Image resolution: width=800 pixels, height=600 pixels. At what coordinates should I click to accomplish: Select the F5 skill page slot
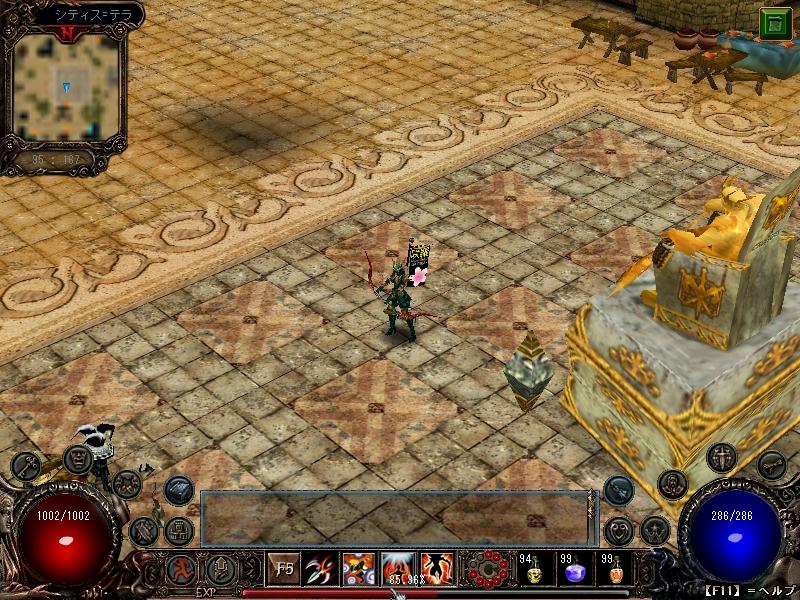click(x=284, y=569)
